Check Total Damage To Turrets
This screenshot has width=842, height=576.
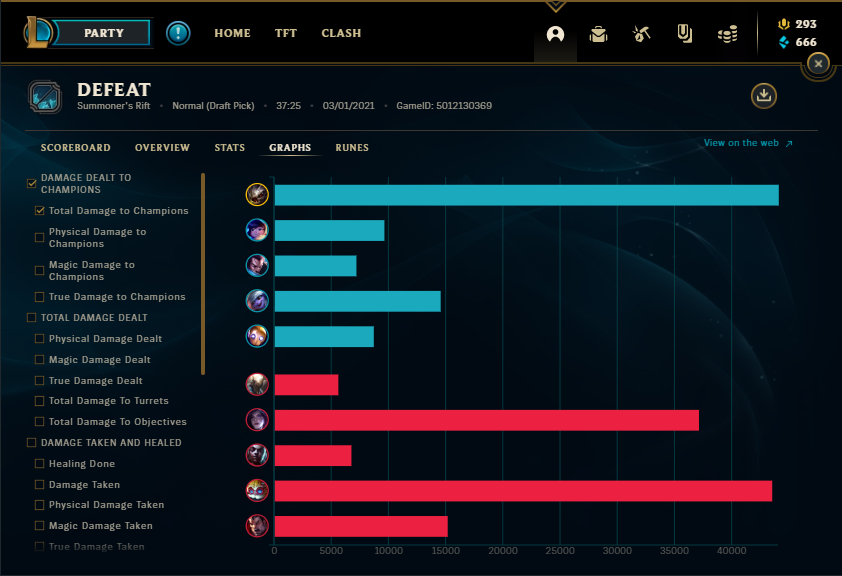[40, 401]
